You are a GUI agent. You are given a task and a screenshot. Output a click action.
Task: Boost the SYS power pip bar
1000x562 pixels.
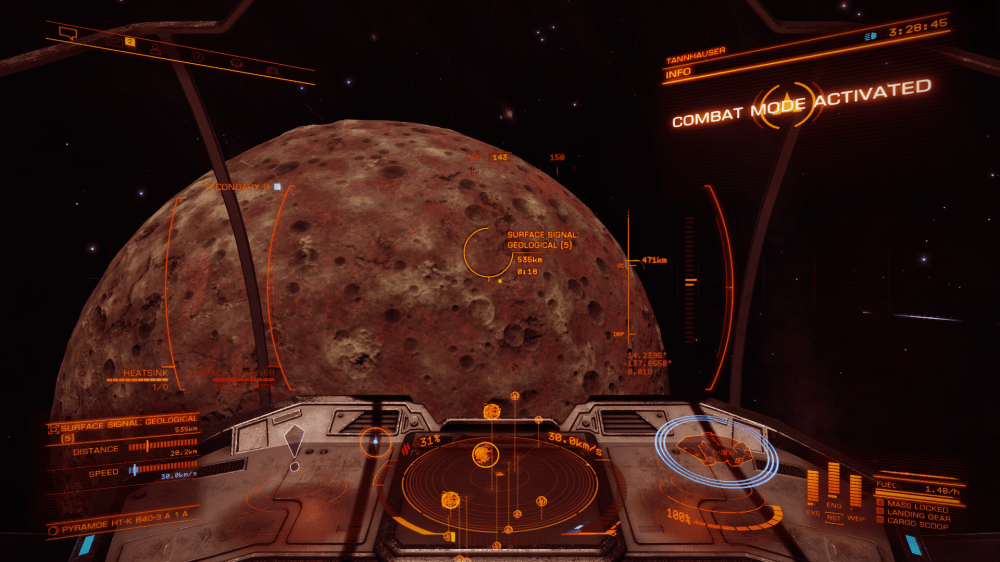(x=812, y=487)
